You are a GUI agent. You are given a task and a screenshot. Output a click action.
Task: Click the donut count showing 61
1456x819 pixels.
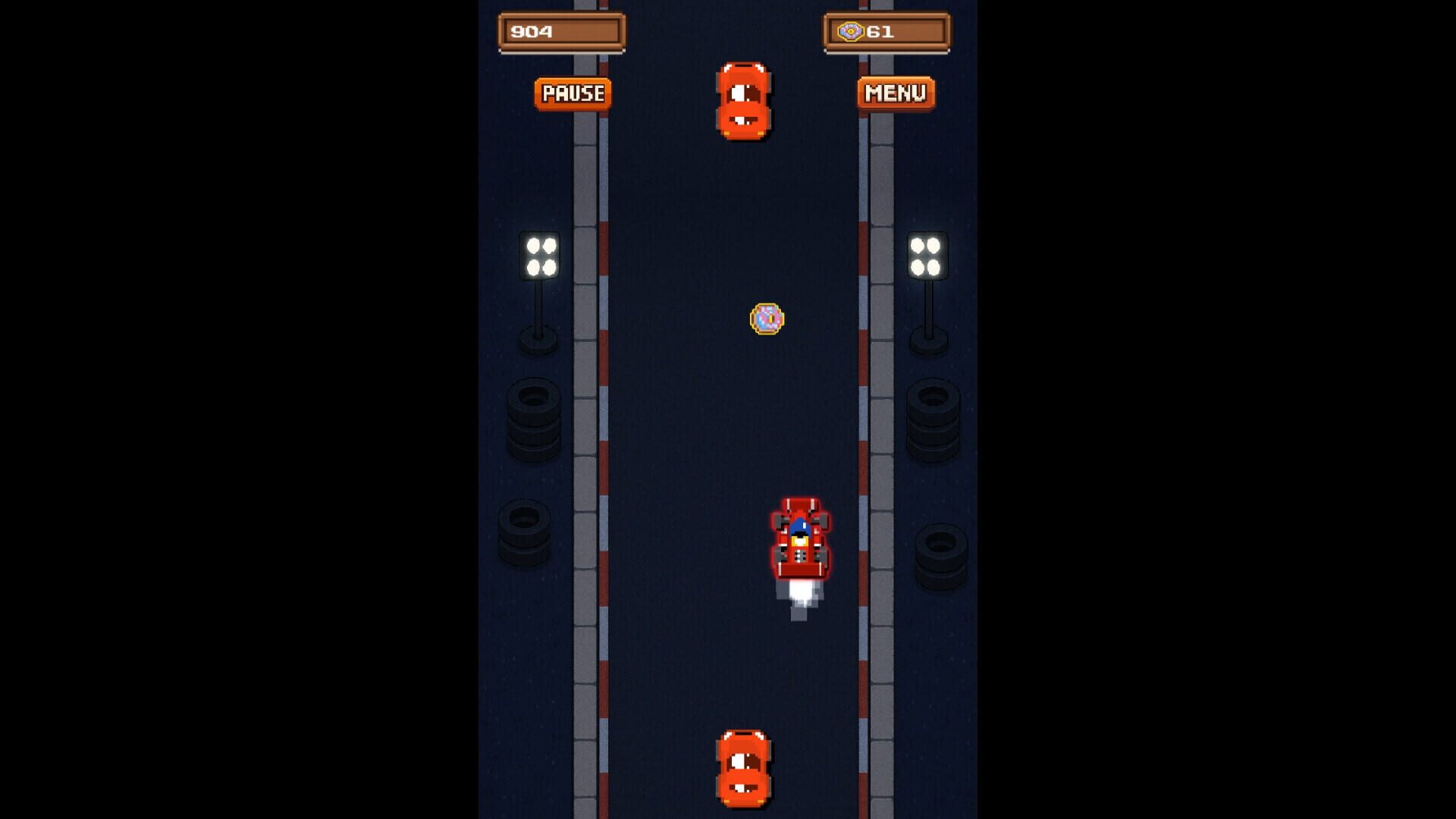click(x=880, y=32)
